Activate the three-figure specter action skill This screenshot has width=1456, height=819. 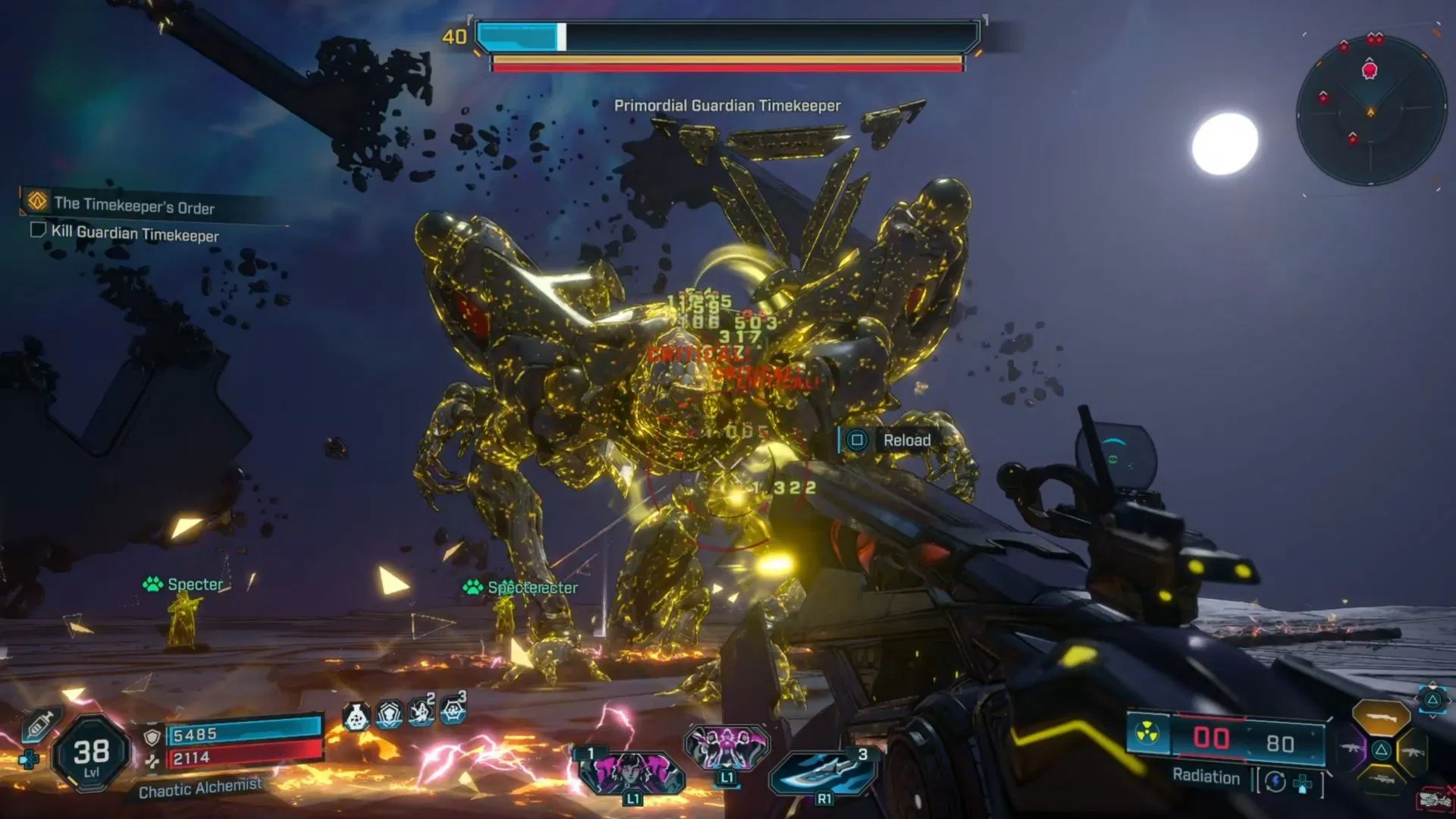(x=726, y=748)
